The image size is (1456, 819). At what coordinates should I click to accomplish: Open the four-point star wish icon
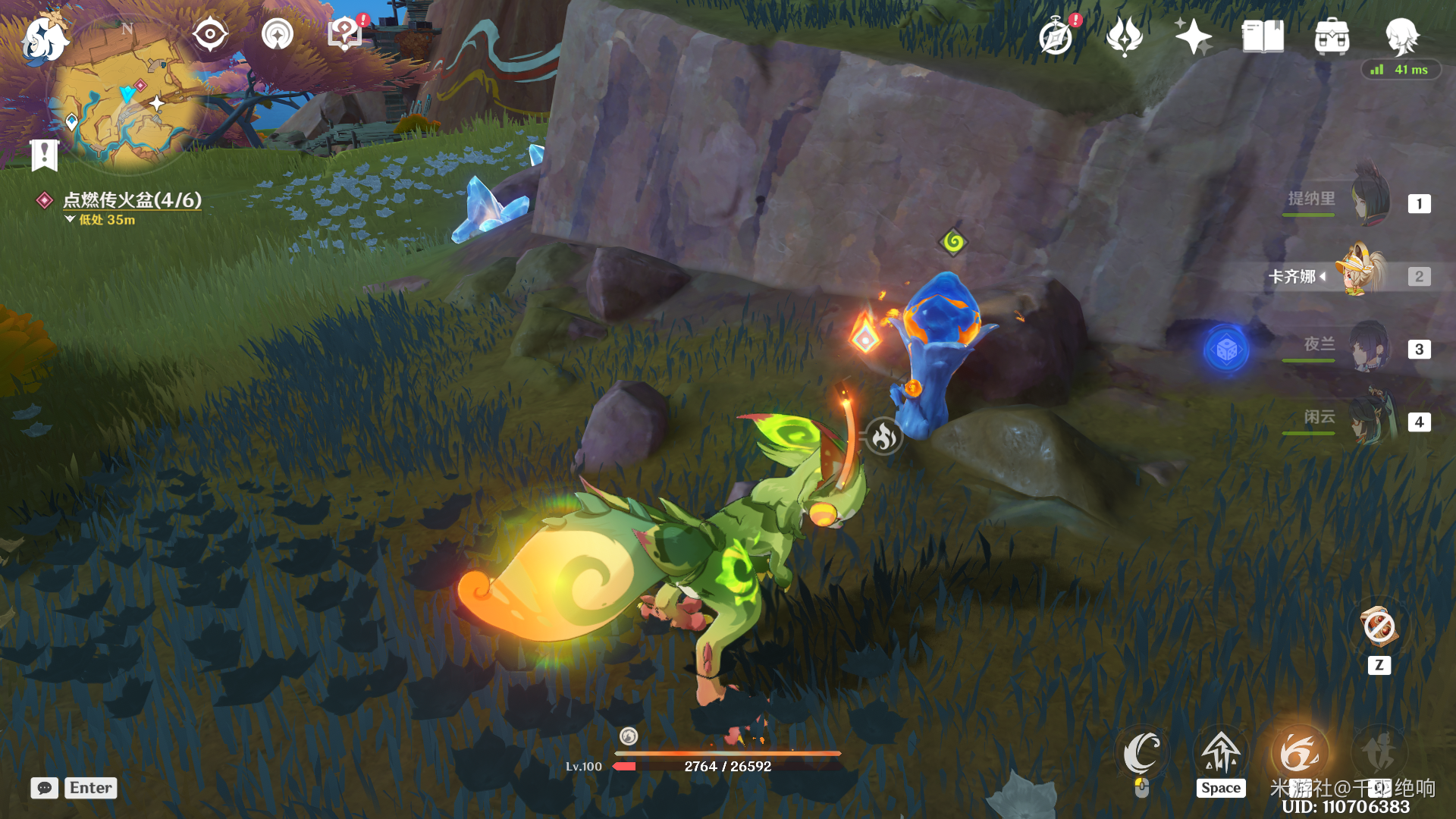(x=1193, y=36)
